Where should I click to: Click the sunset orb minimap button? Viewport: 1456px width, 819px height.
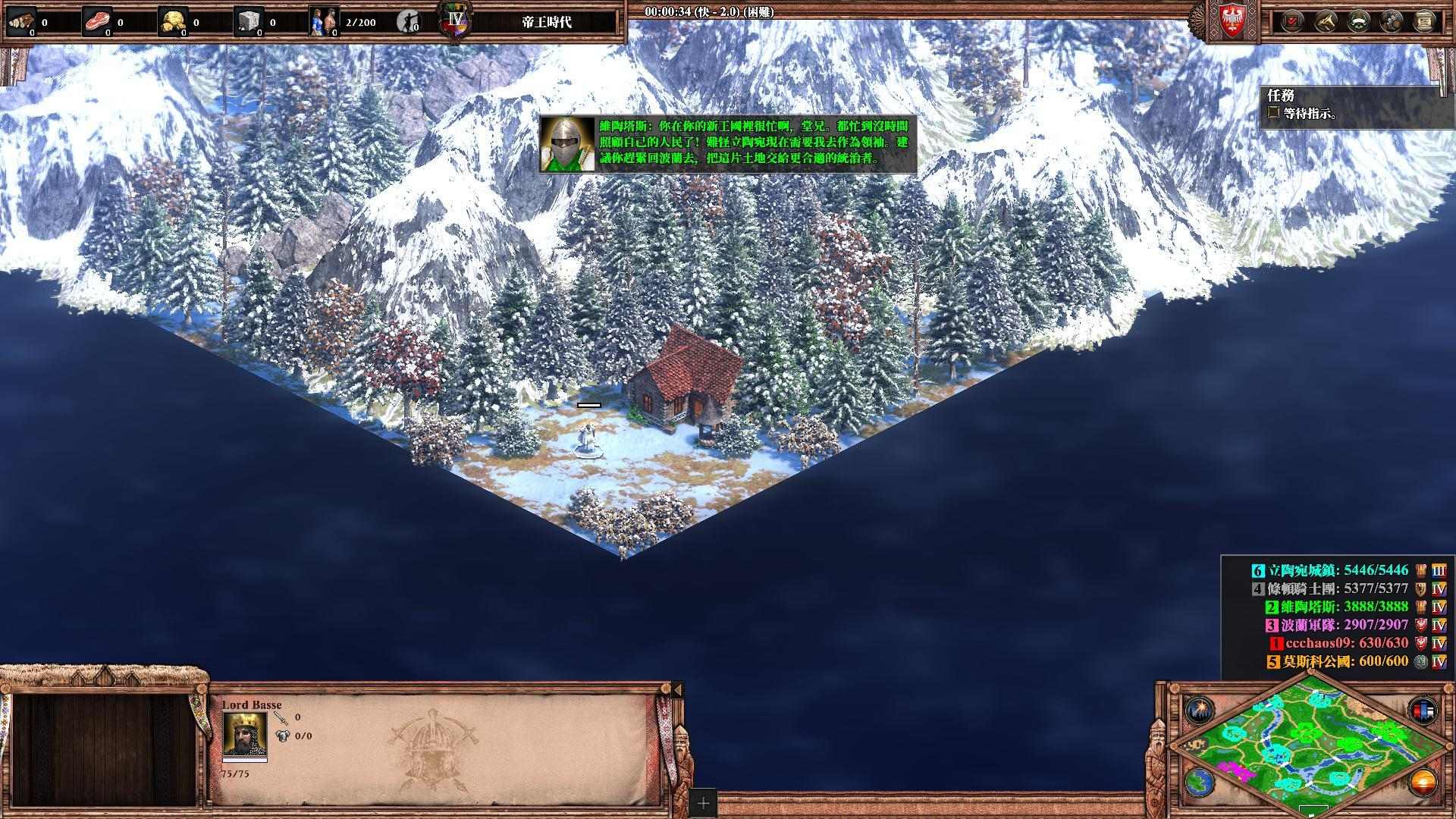[x=1422, y=782]
